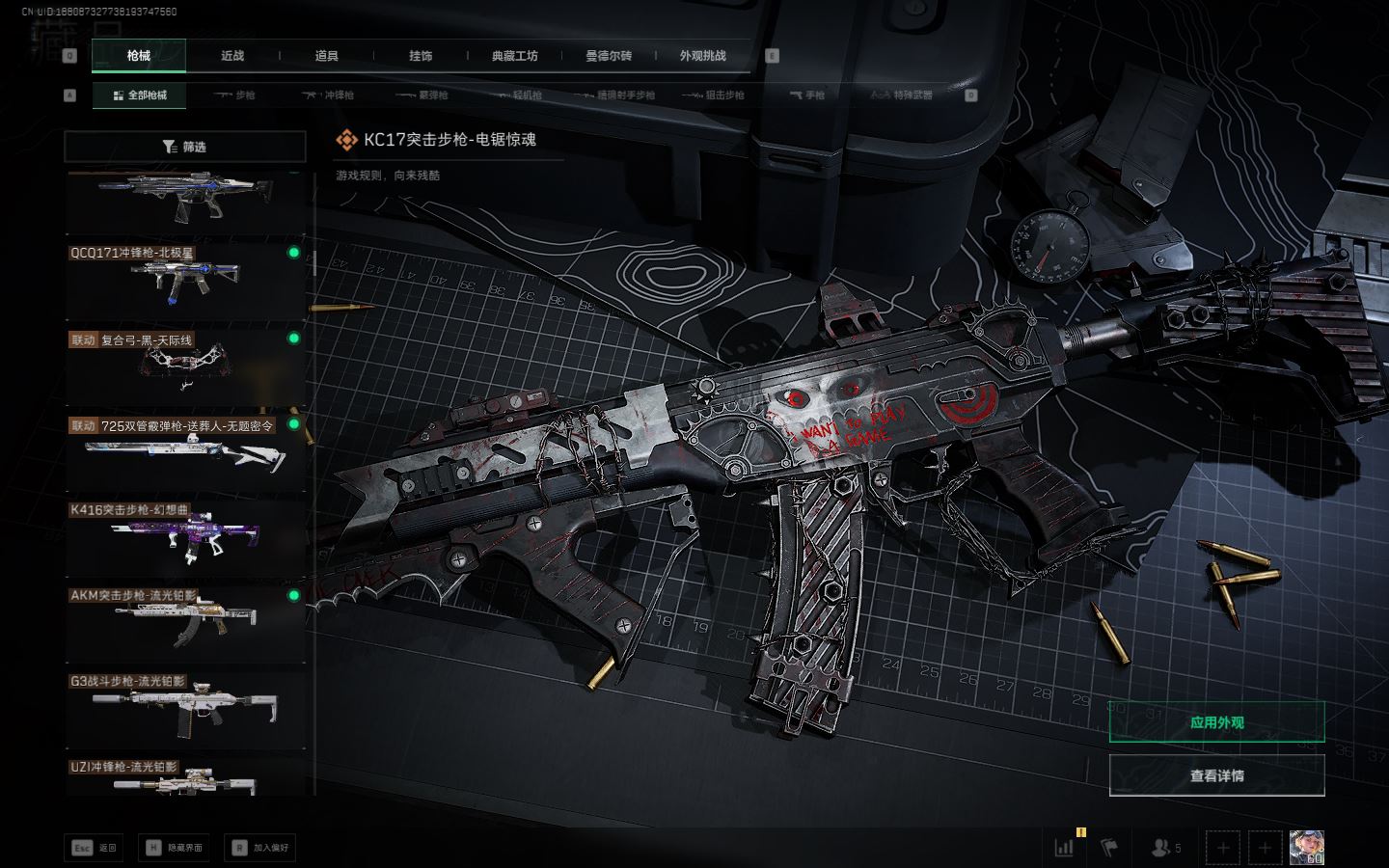Switch to the 曼德尔砖 tab
The image size is (1389, 868).
tap(609, 56)
